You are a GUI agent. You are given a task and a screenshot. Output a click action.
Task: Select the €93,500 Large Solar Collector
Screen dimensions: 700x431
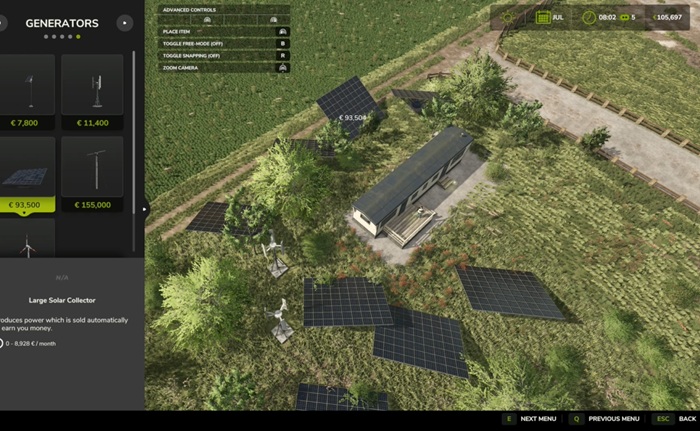[x=29, y=173]
